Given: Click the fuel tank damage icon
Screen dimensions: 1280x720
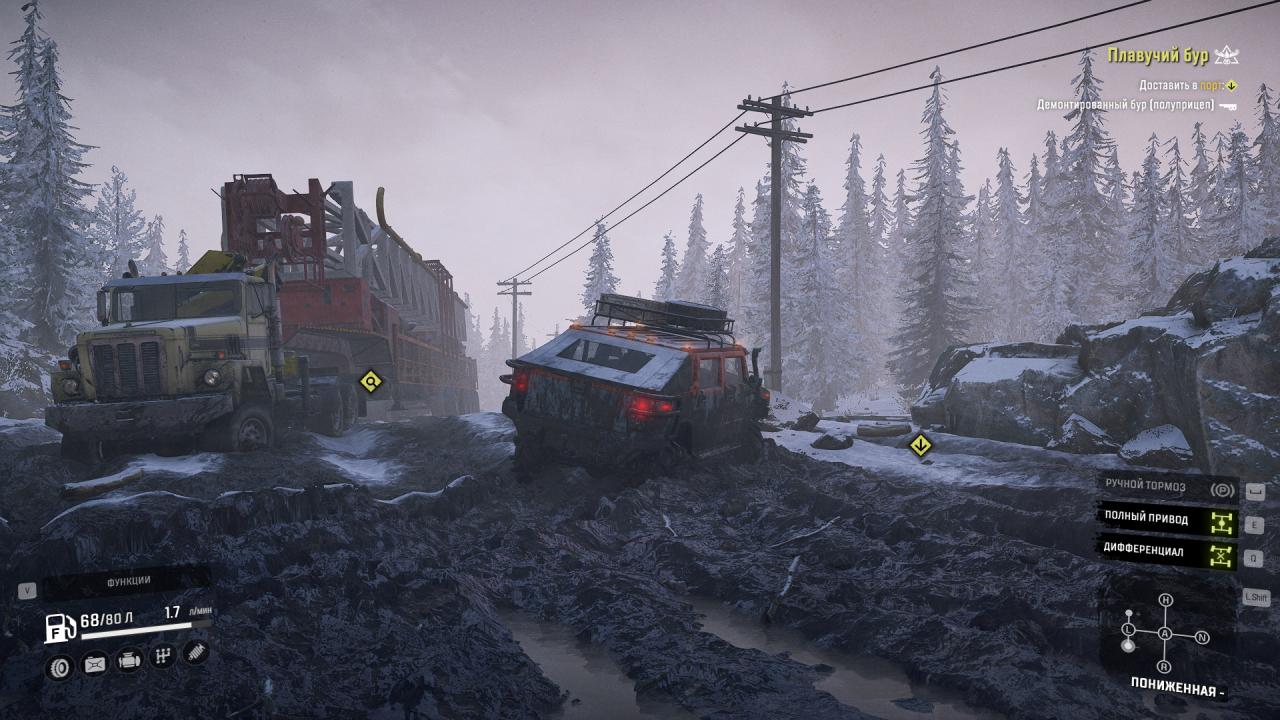Looking at the screenshot, I should (x=95, y=663).
